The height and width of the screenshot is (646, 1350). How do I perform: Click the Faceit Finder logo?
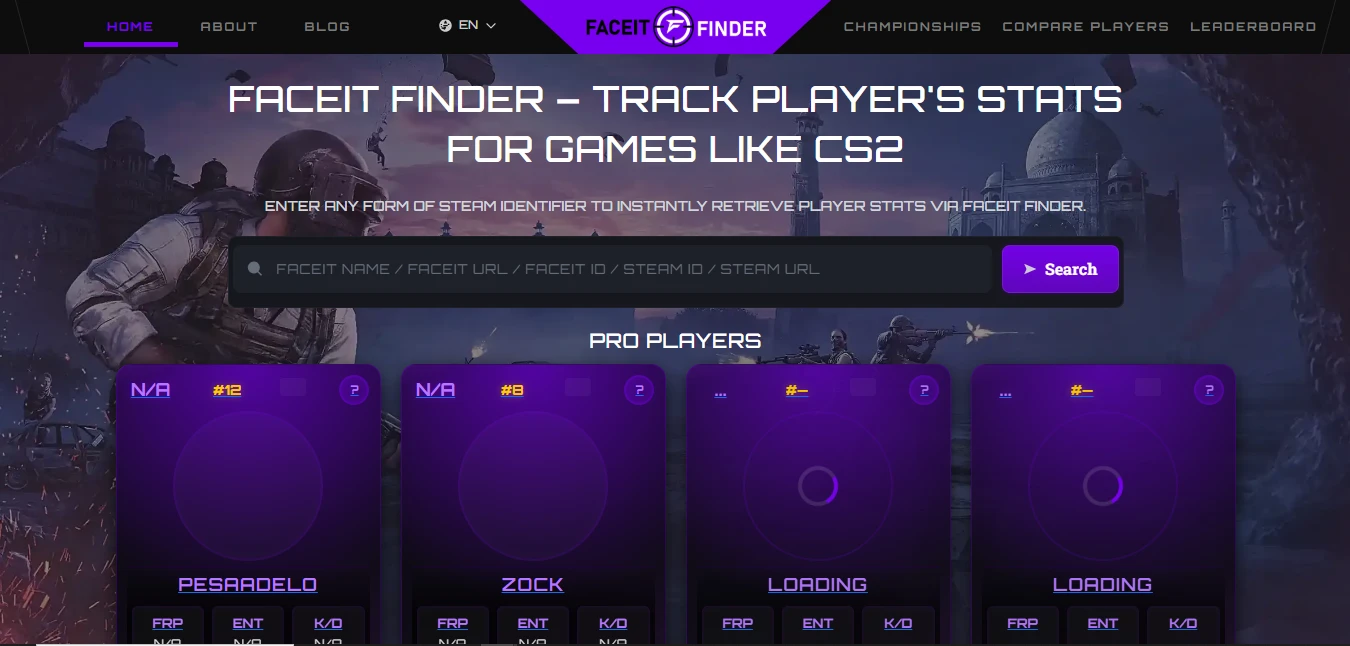[676, 28]
